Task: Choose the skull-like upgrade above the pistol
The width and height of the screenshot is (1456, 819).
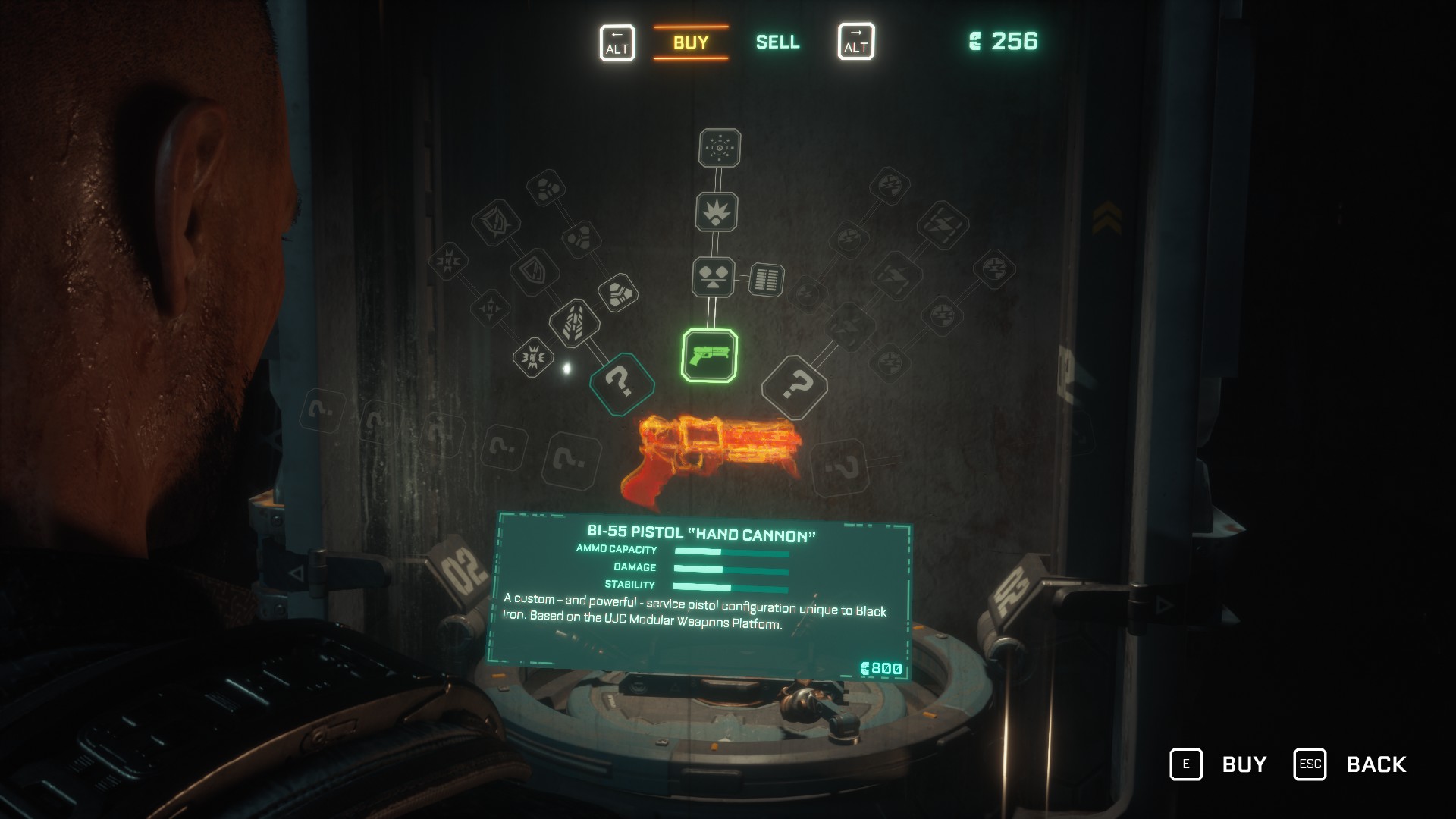Action: (713, 278)
